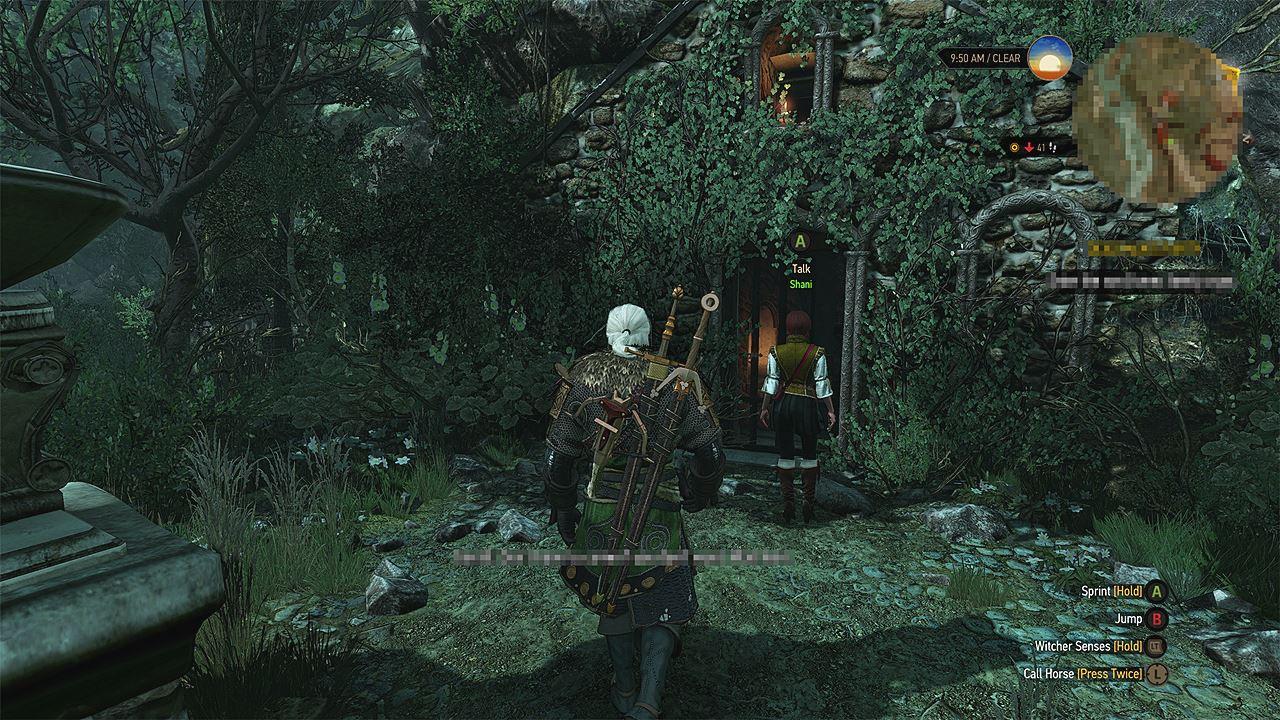Select the yellow quest title entry below the minimap

1140,246
